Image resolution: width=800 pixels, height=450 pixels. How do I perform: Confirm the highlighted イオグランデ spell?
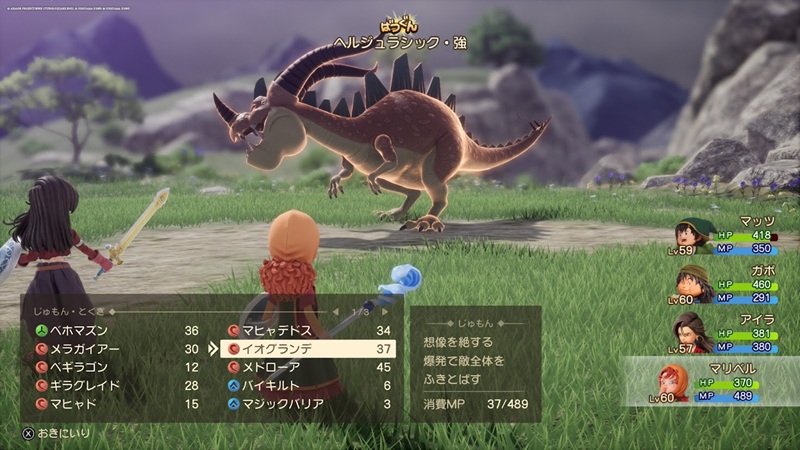pyautogui.click(x=310, y=349)
